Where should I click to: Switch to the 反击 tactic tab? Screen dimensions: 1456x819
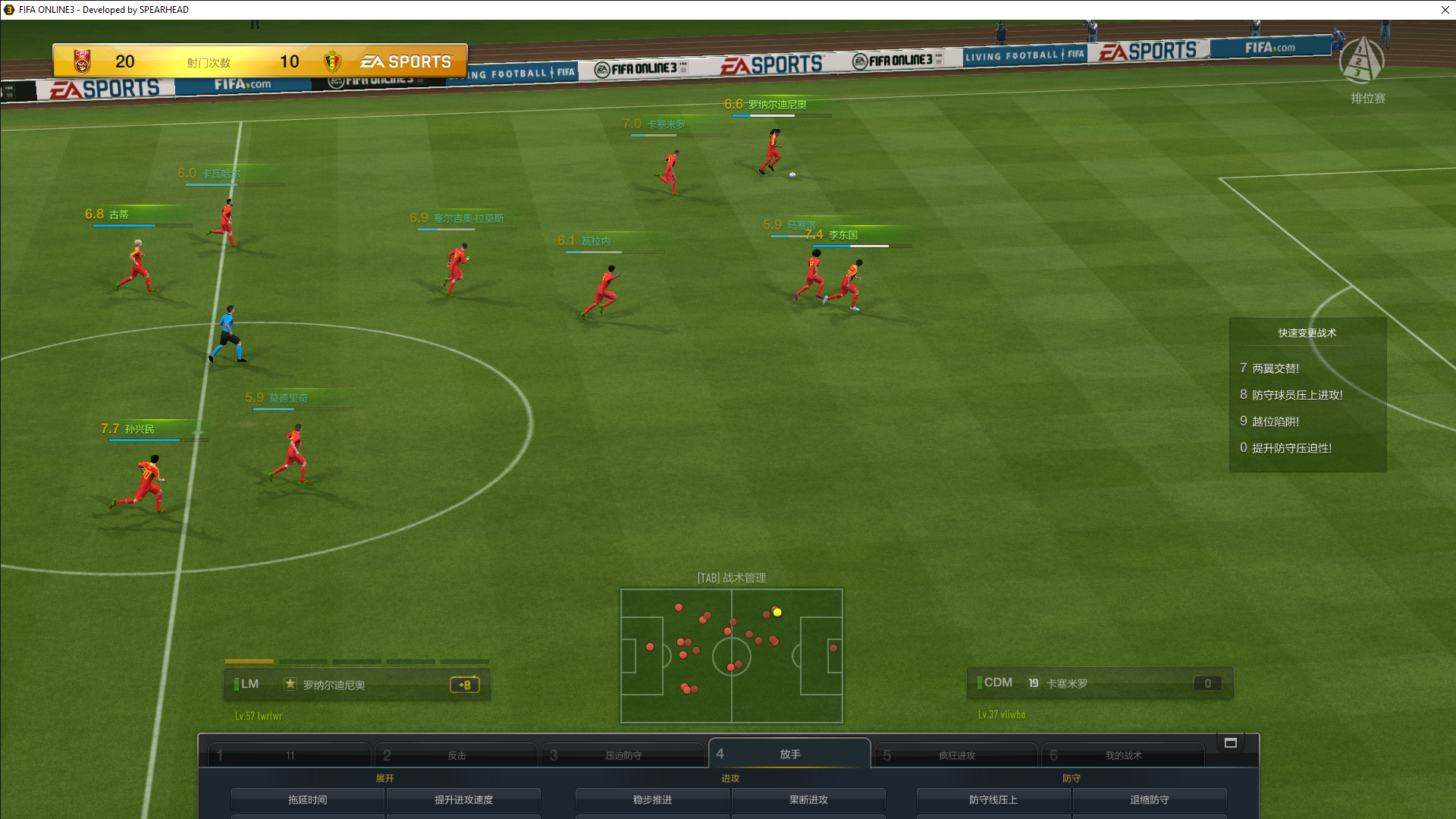pyautogui.click(x=456, y=755)
